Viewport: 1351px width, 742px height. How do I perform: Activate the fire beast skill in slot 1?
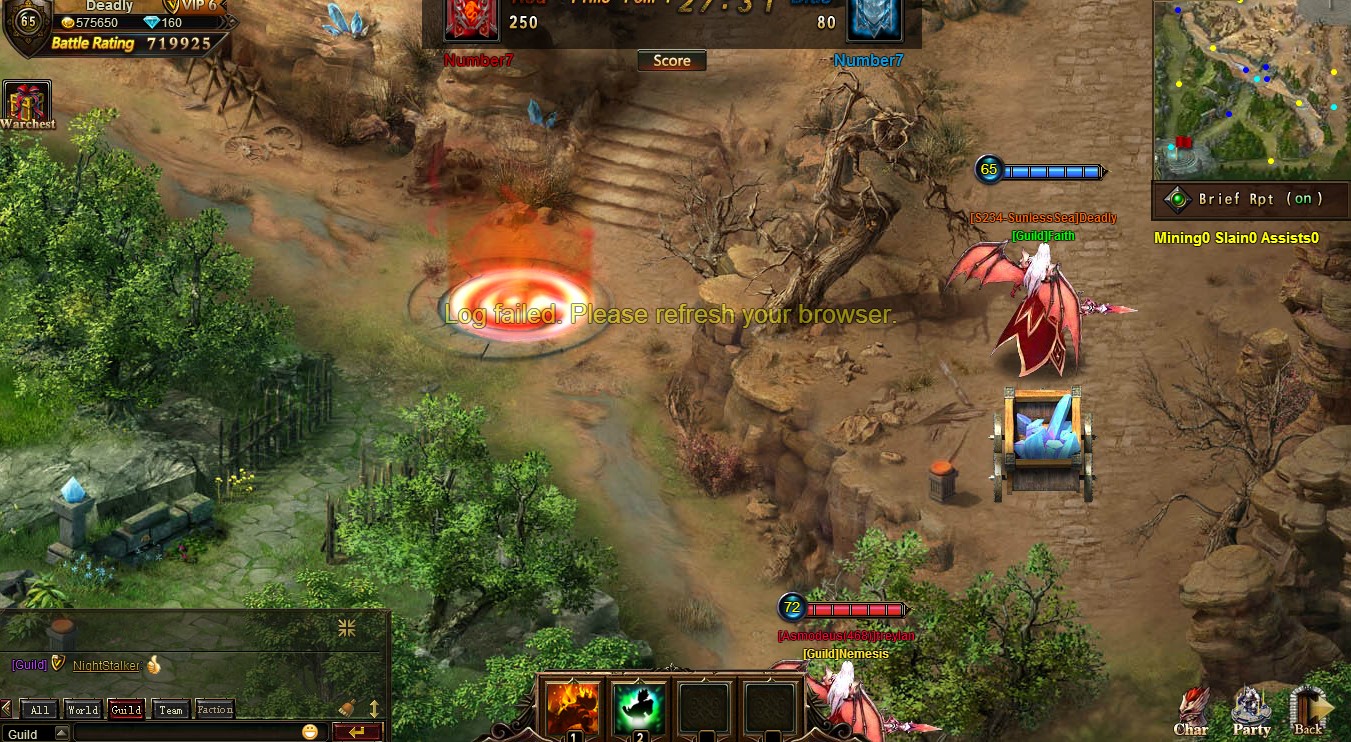pyautogui.click(x=572, y=708)
